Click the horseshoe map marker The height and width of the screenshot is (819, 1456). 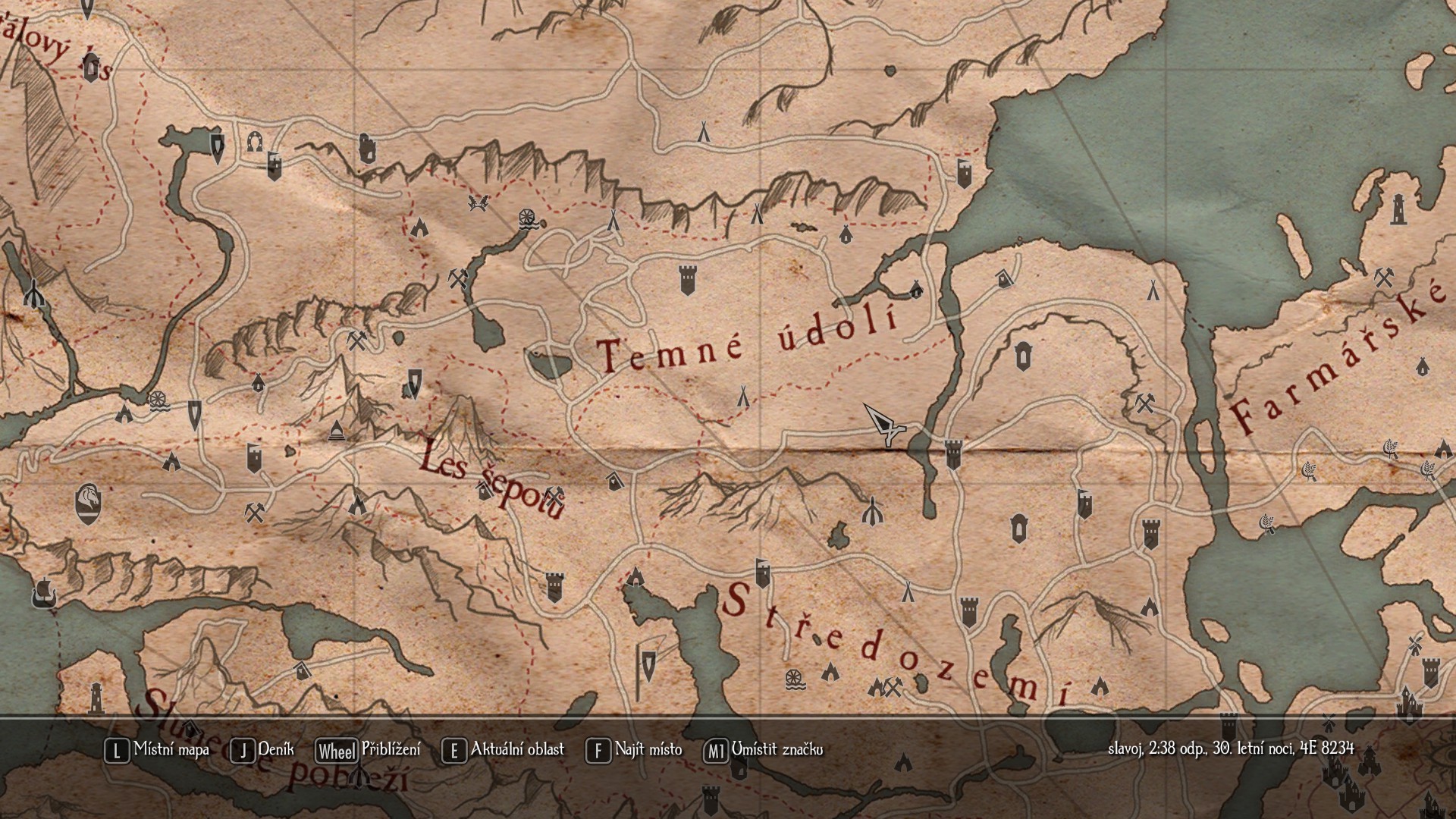pos(254,141)
